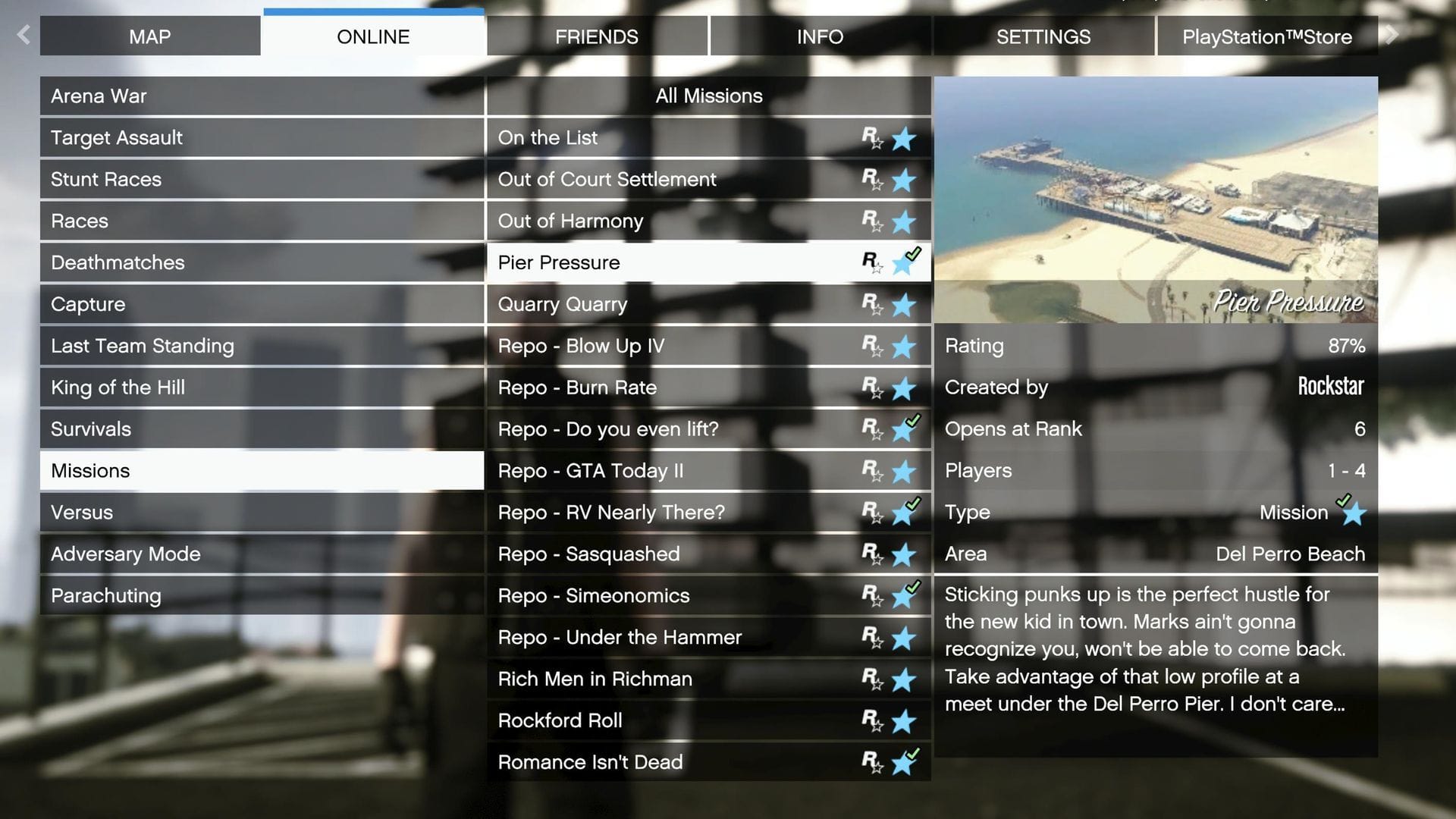Click the Rockstar verified icon beside Pier Pressure
The image size is (1456, 819).
[x=870, y=264]
